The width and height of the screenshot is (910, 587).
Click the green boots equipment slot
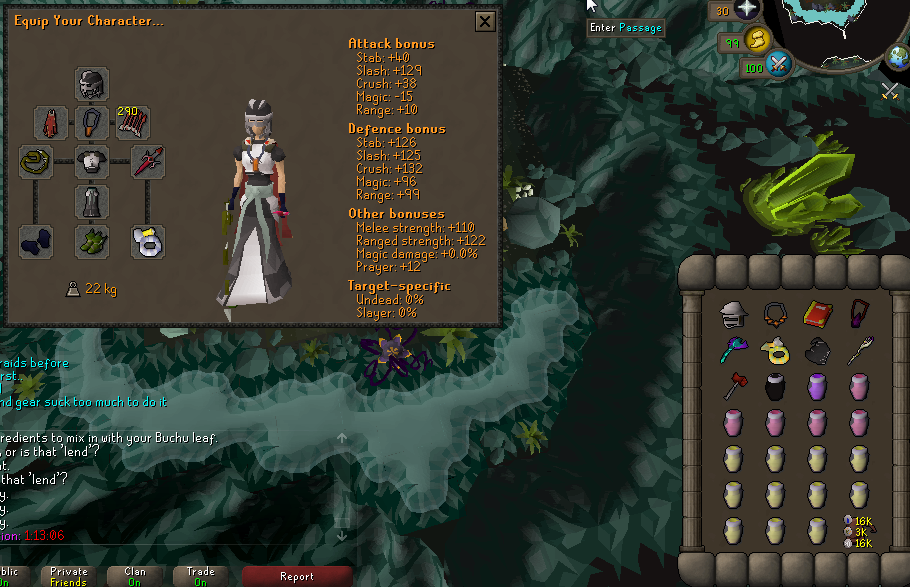(92, 241)
